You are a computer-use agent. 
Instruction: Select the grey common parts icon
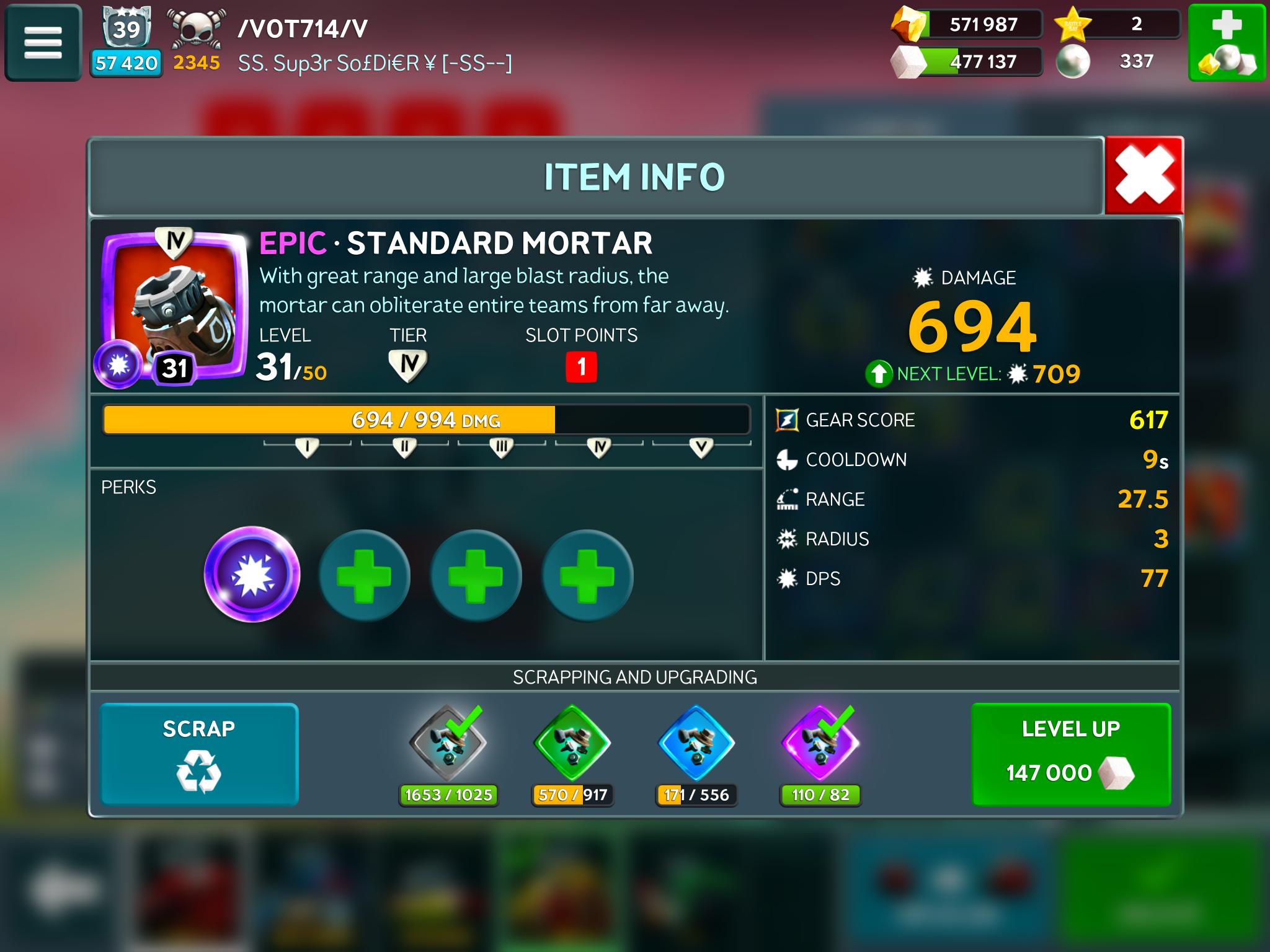pyautogui.click(x=448, y=744)
